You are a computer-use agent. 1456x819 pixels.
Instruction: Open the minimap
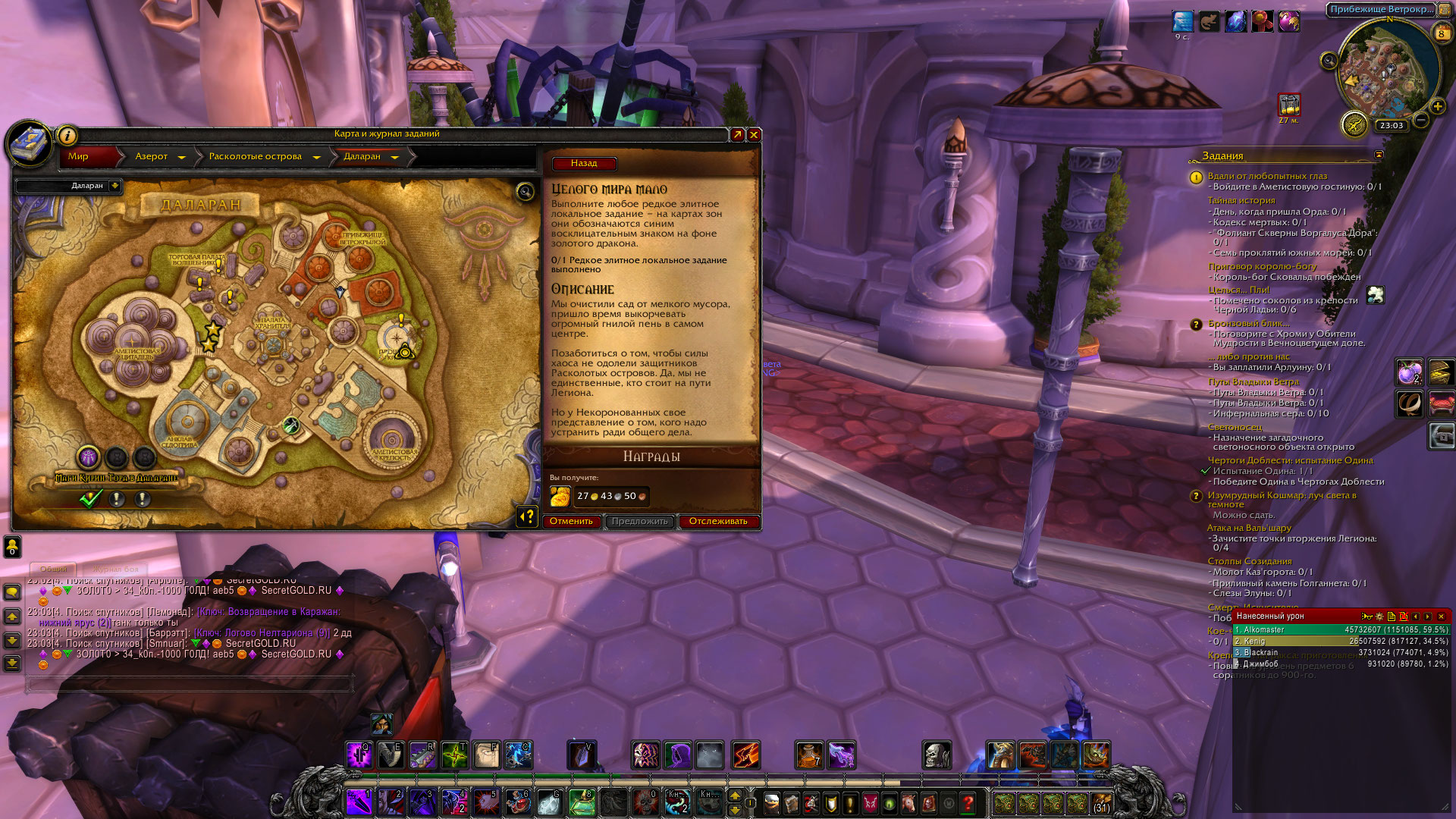click(1389, 68)
